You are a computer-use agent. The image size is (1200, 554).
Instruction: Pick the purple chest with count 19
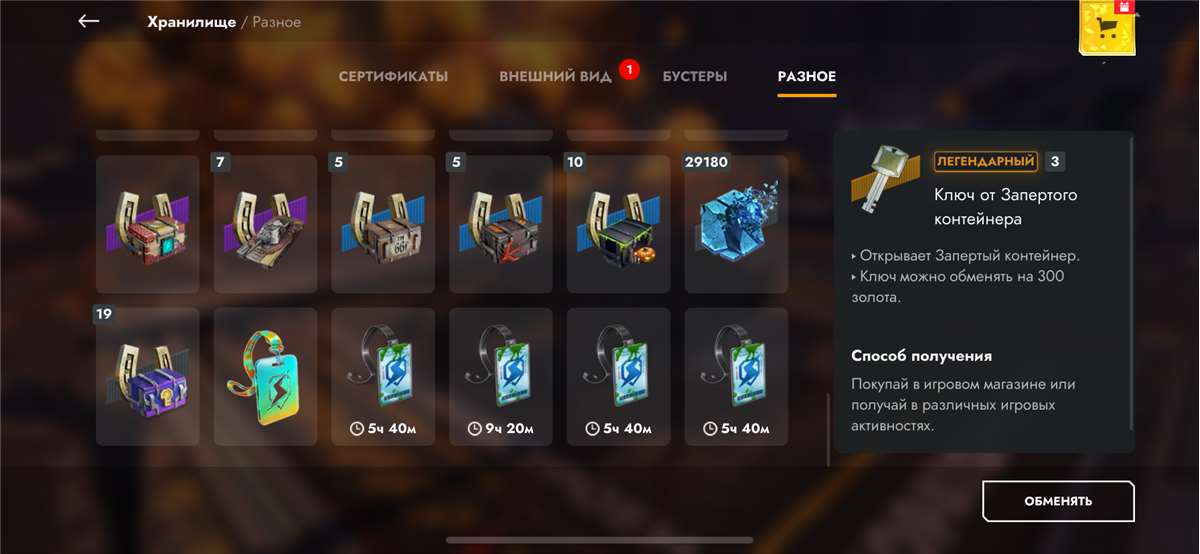coord(148,377)
